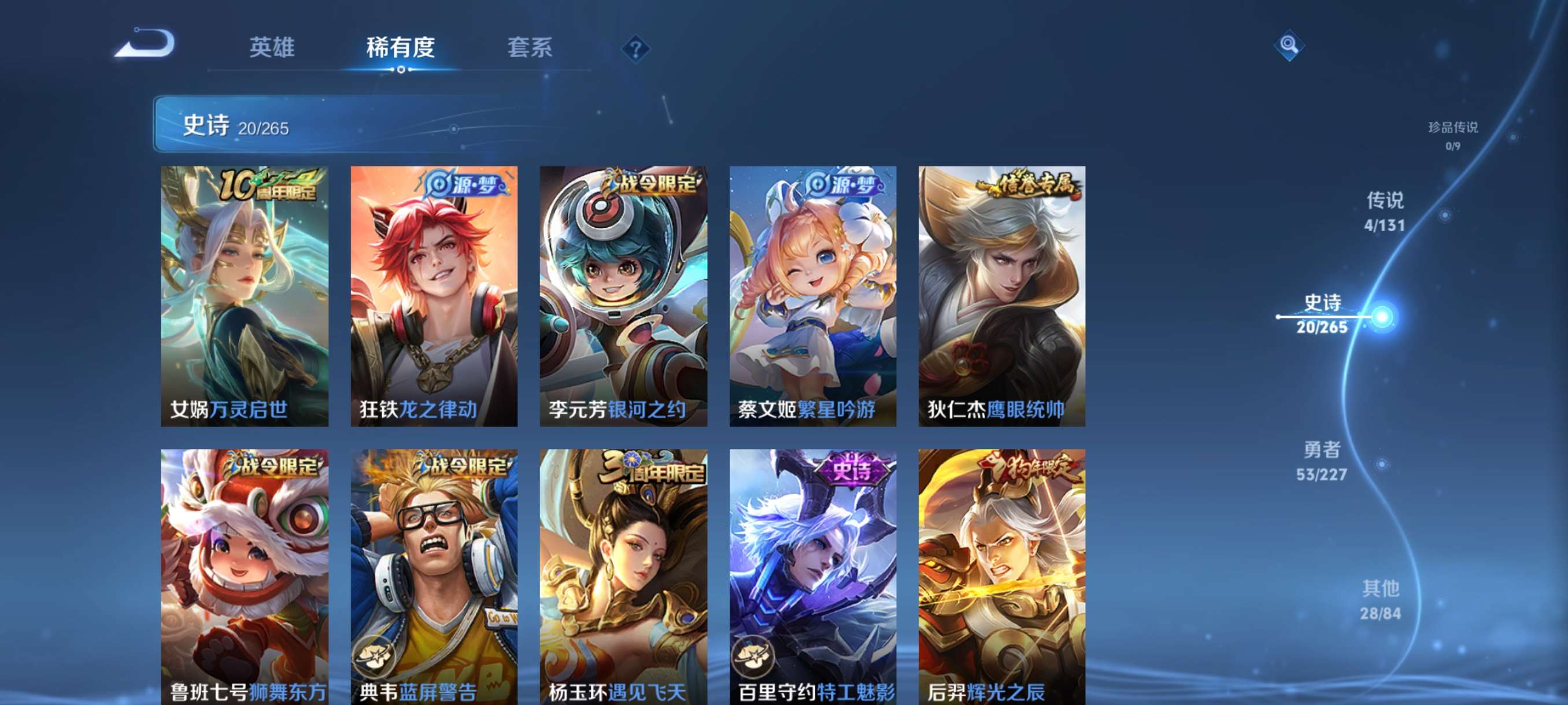Viewport: 1568px width, 705px height.
Task: Switch to the 套系 tab
Action: tap(530, 48)
